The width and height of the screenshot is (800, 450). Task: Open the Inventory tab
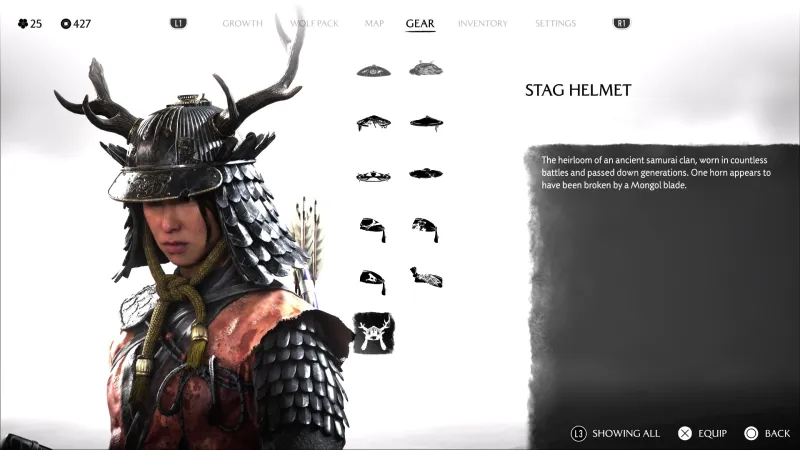[483, 23]
